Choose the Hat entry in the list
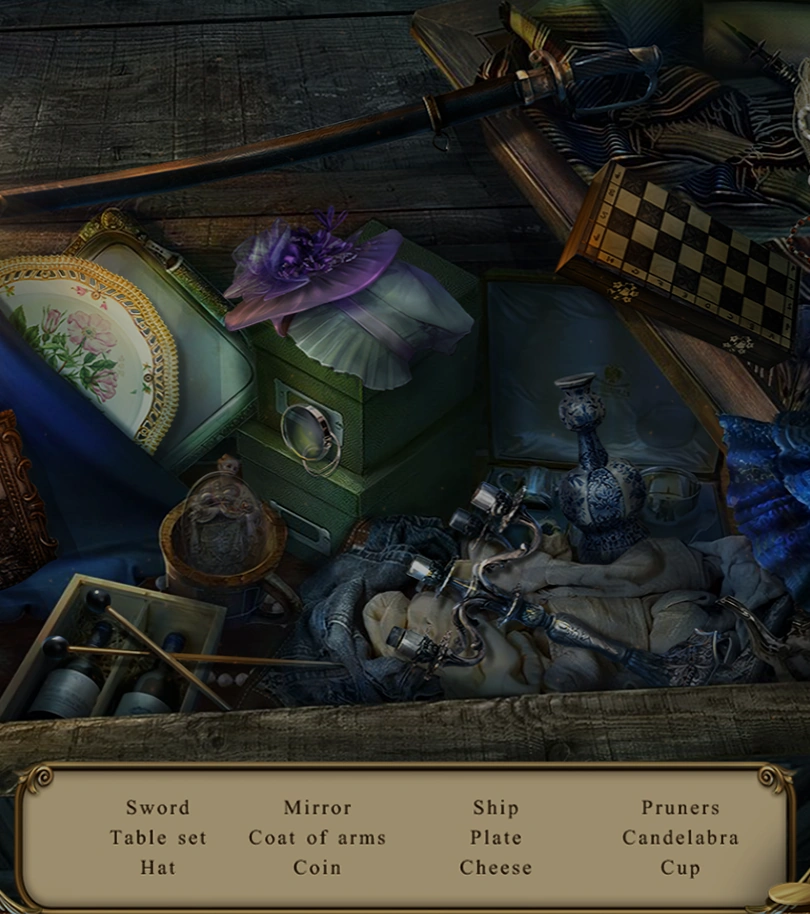The width and height of the screenshot is (810, 914). (158, 868)
